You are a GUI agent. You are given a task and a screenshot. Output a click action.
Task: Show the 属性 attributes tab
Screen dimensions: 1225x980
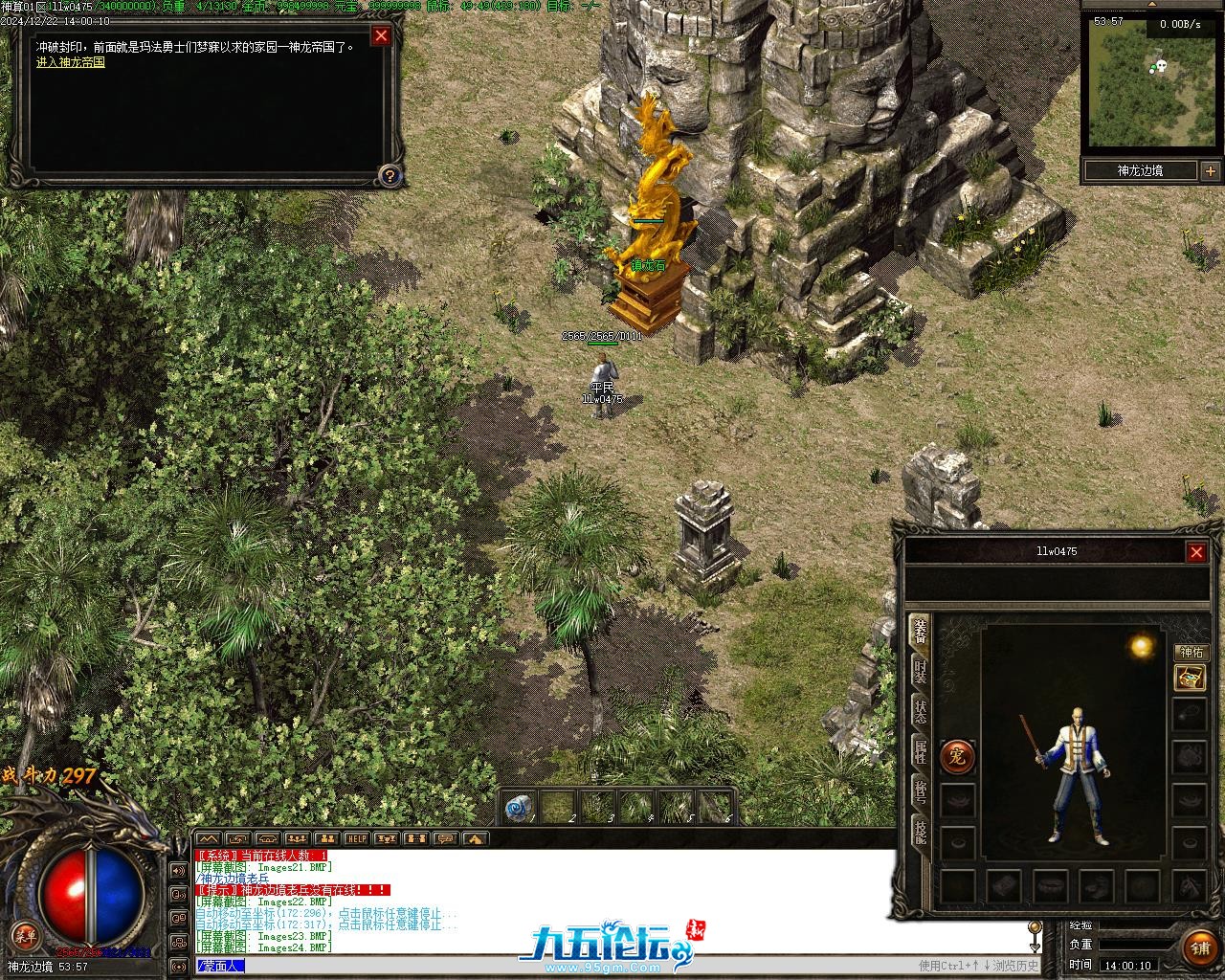tap(920, 752)
